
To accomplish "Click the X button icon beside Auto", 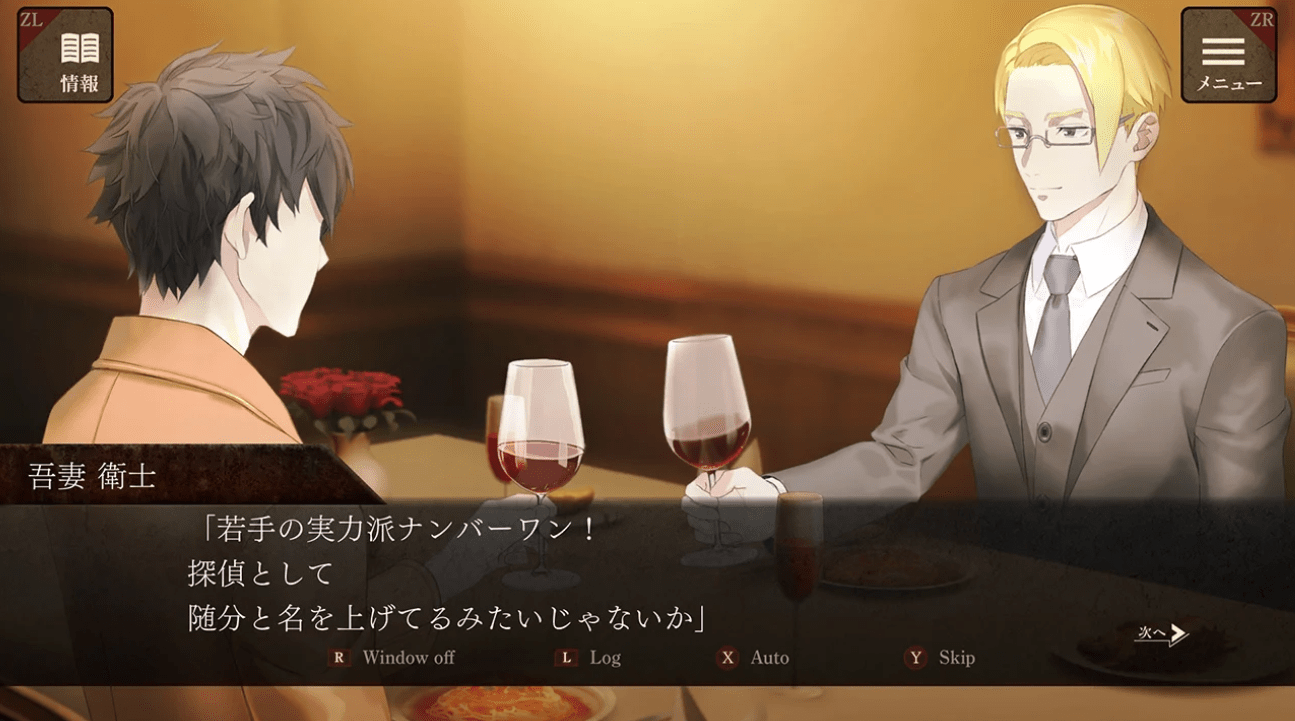I will (x=726, y=658).
